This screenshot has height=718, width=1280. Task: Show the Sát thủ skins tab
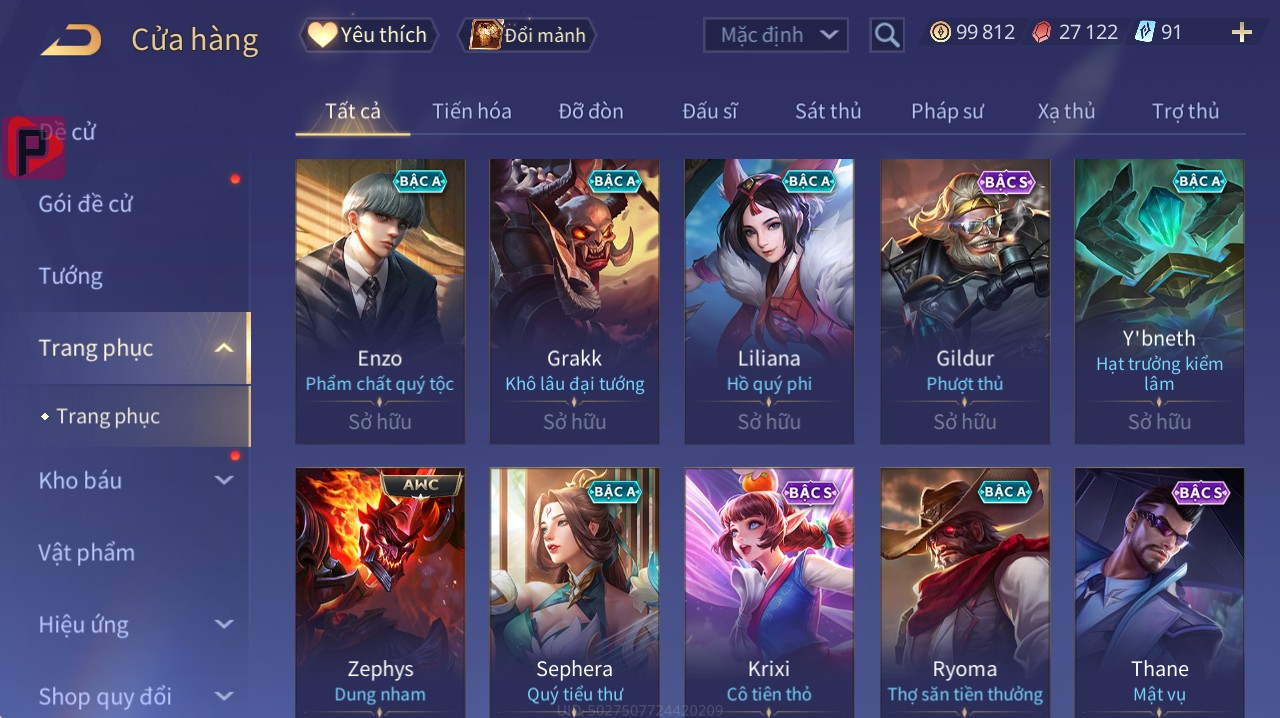(828, 111)
